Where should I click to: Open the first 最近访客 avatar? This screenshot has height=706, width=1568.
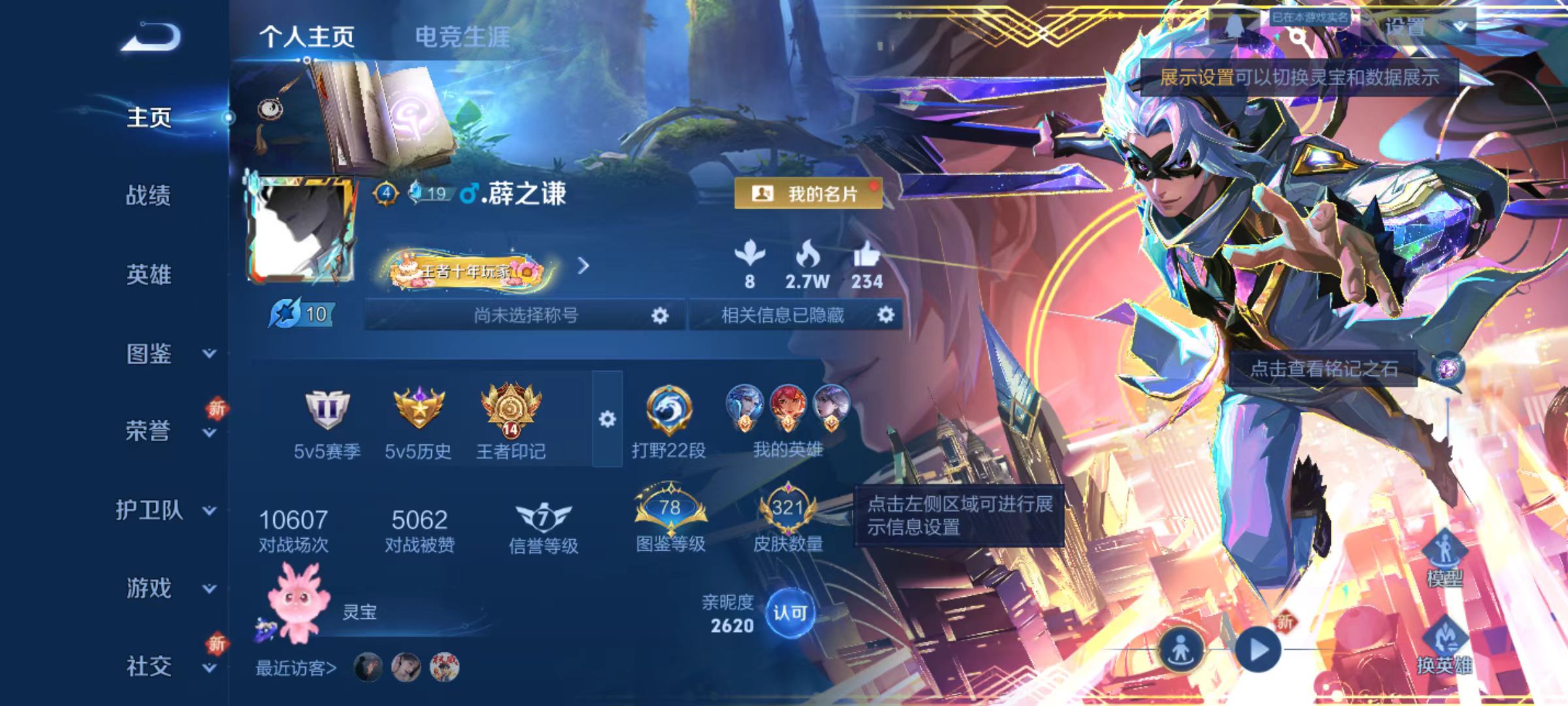[367, 667]
